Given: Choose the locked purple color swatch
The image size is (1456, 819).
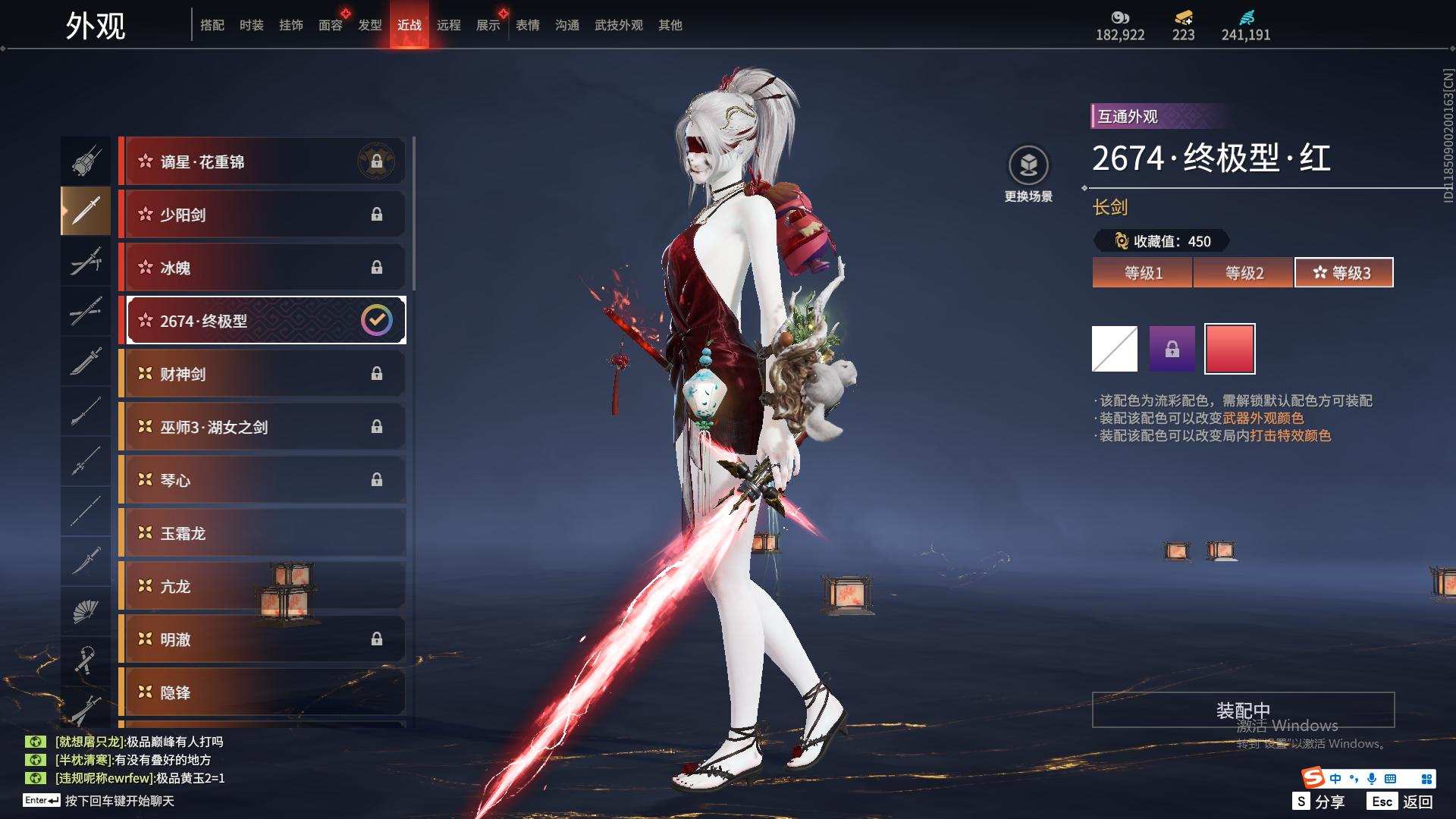Looking at the screenshot, I should (x=1172, y=349).
